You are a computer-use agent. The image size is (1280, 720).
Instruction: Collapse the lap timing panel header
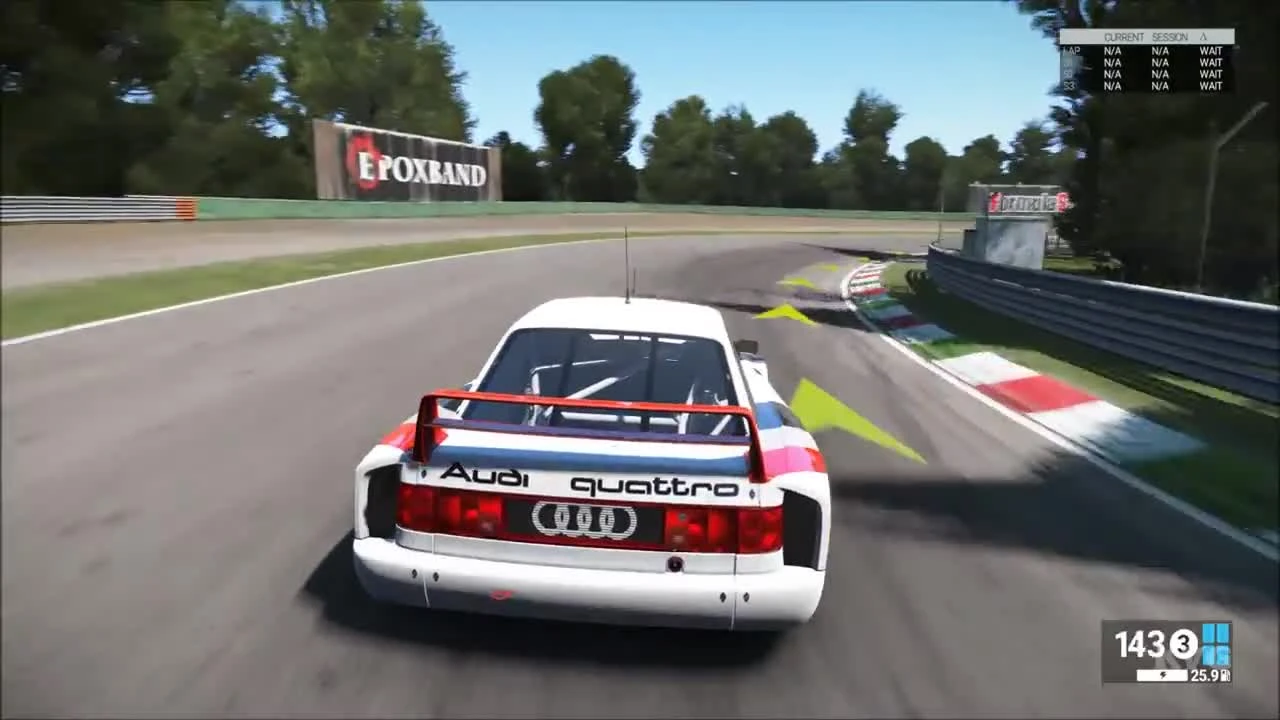[1145, 37]
